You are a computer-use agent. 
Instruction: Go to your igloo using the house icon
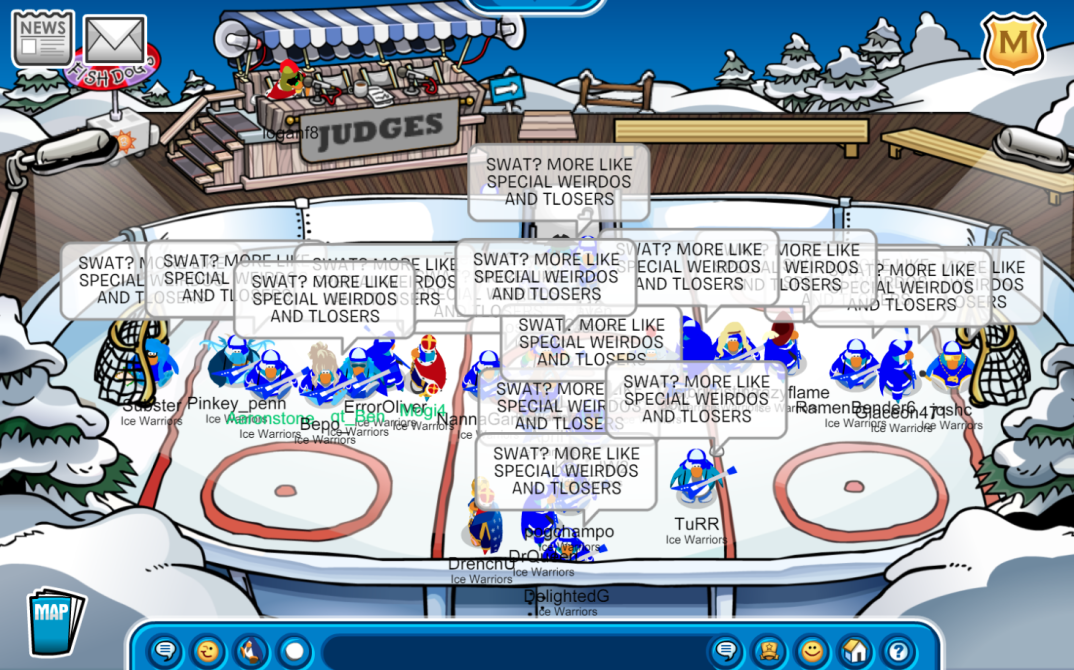click(855, 652)
